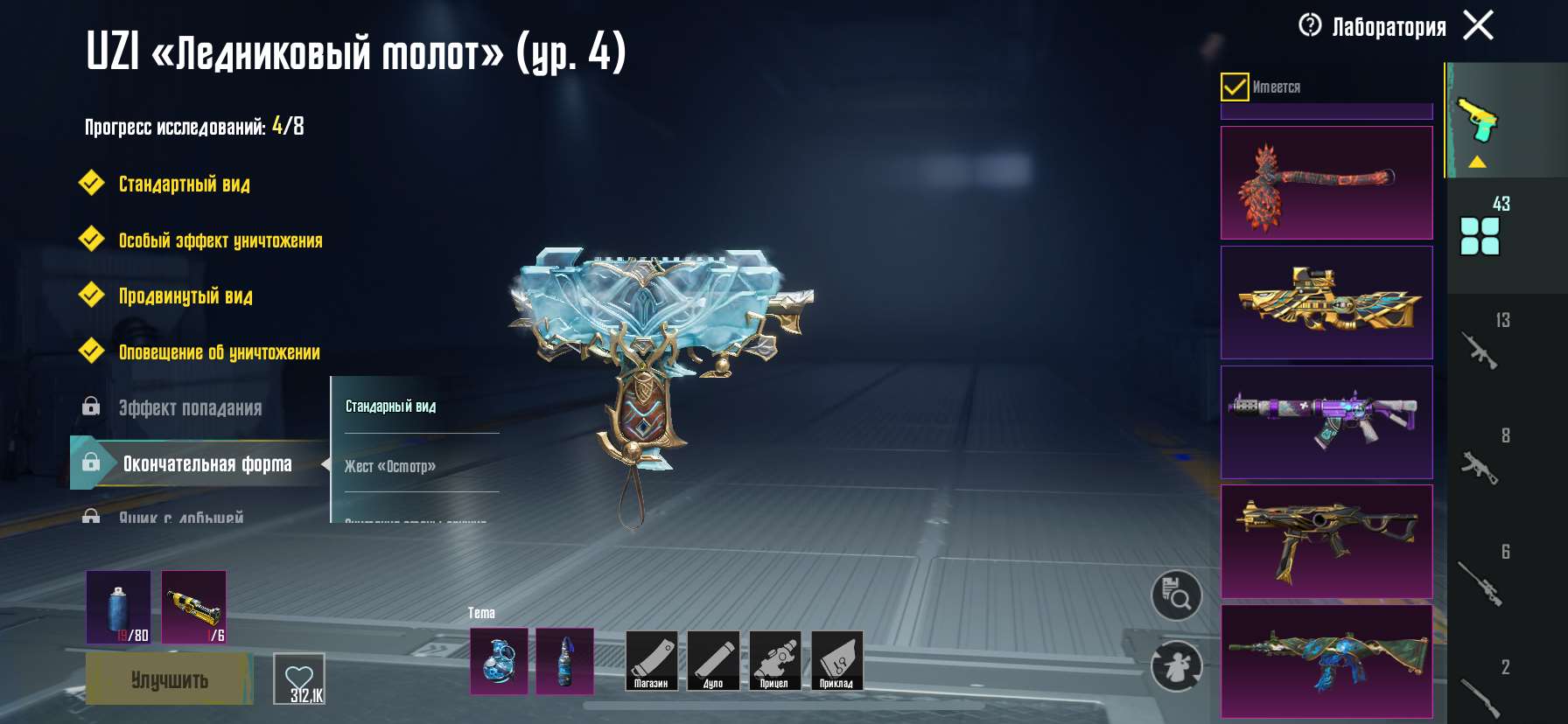Select the "Магазин" attachment slot
1568x724 pixels.
[x=651, y=661]
